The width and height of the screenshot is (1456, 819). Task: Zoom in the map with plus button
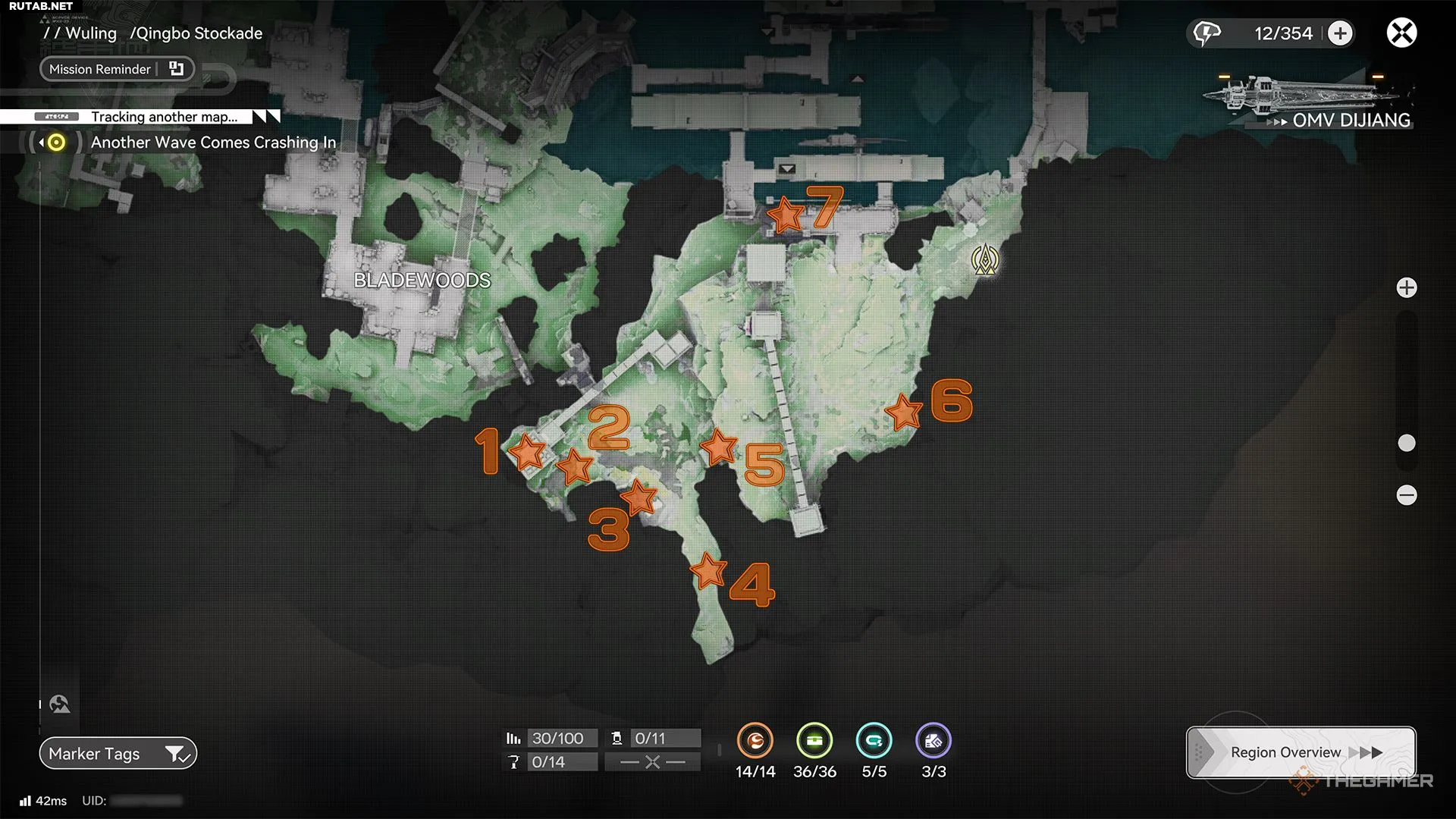coord(1407,288)
